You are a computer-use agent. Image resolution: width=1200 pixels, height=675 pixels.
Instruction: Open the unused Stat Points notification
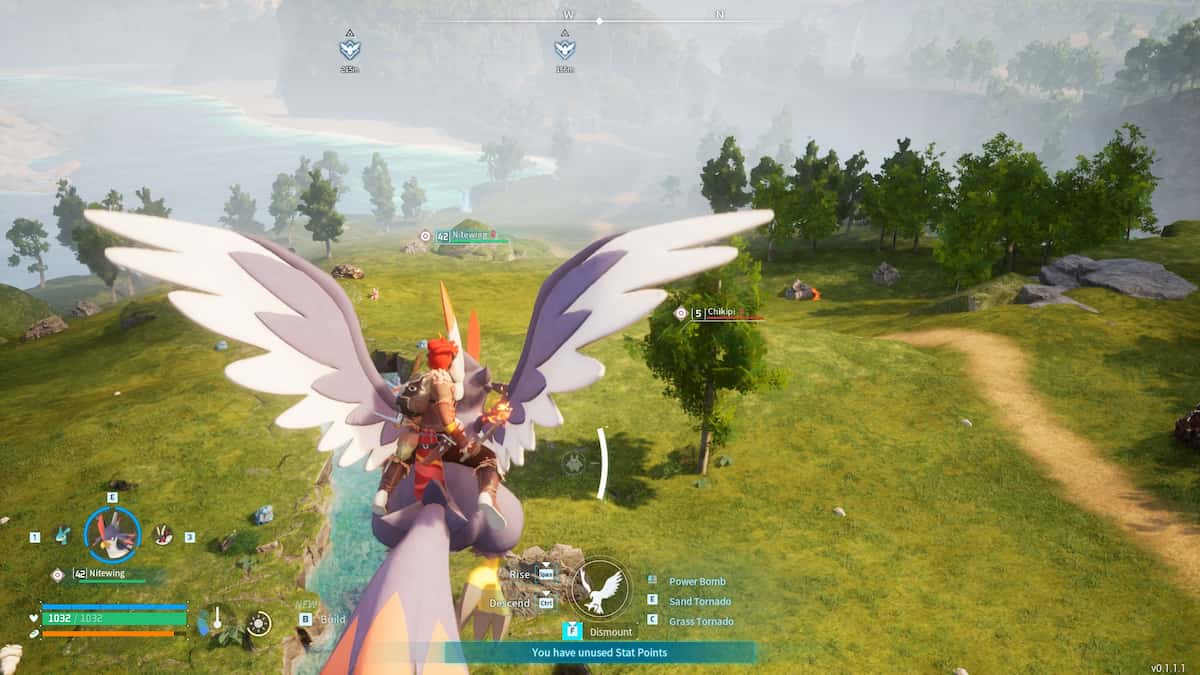(x=600, y=653)
